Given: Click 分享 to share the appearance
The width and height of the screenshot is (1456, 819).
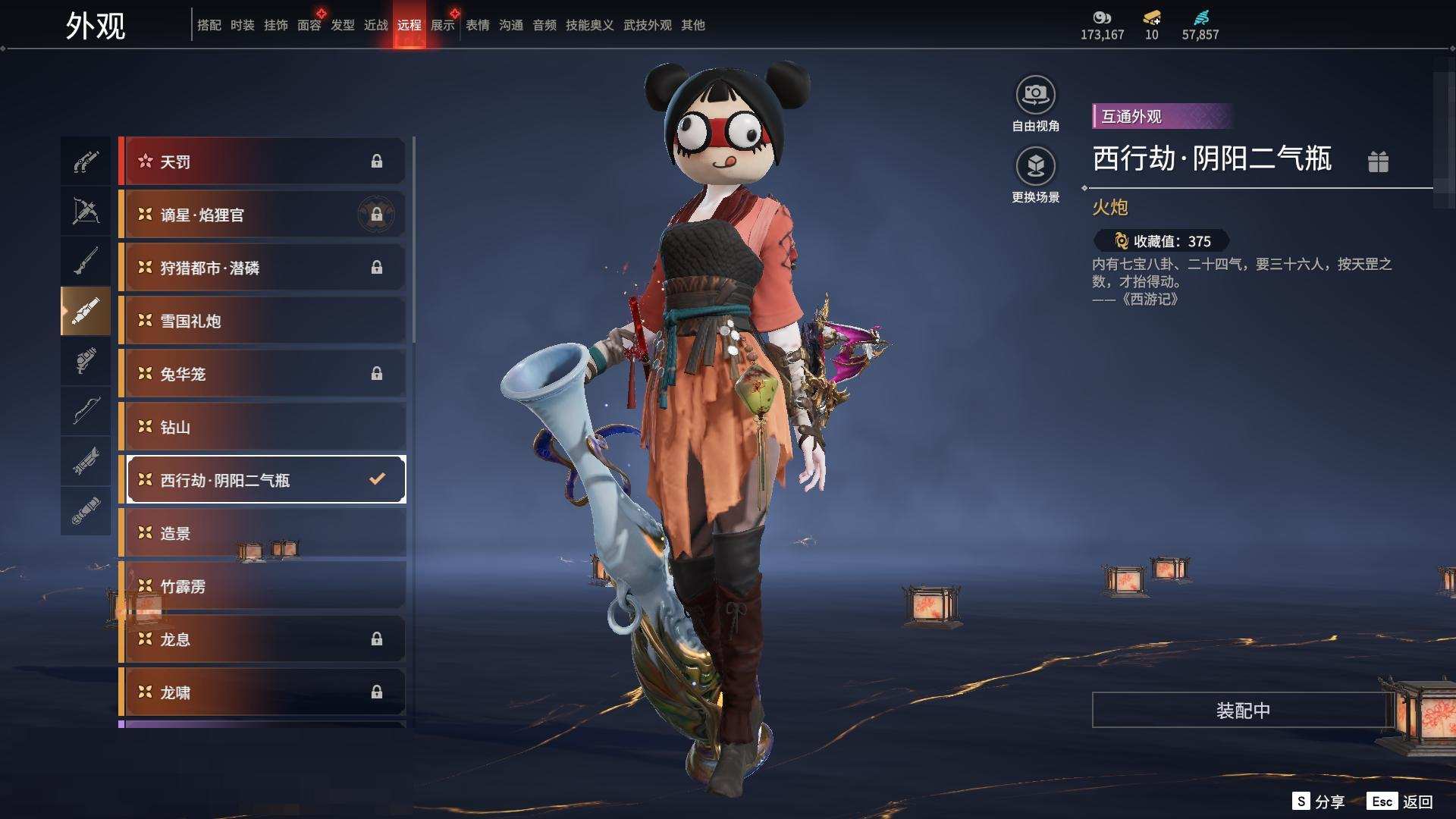Looking at the screenshot, I should (x=1319, y=802).
